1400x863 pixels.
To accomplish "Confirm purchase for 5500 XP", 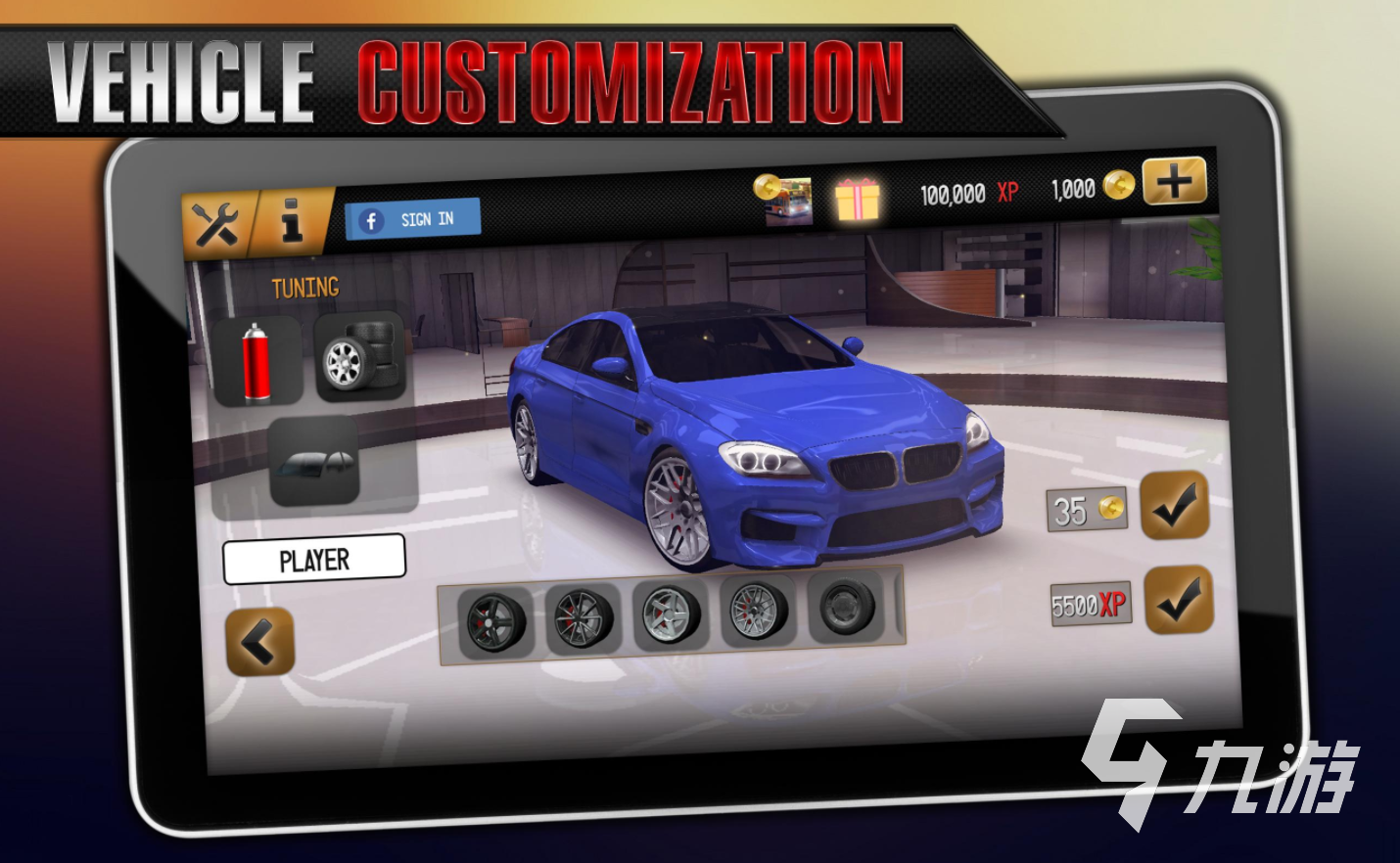I will [1179, 600].
